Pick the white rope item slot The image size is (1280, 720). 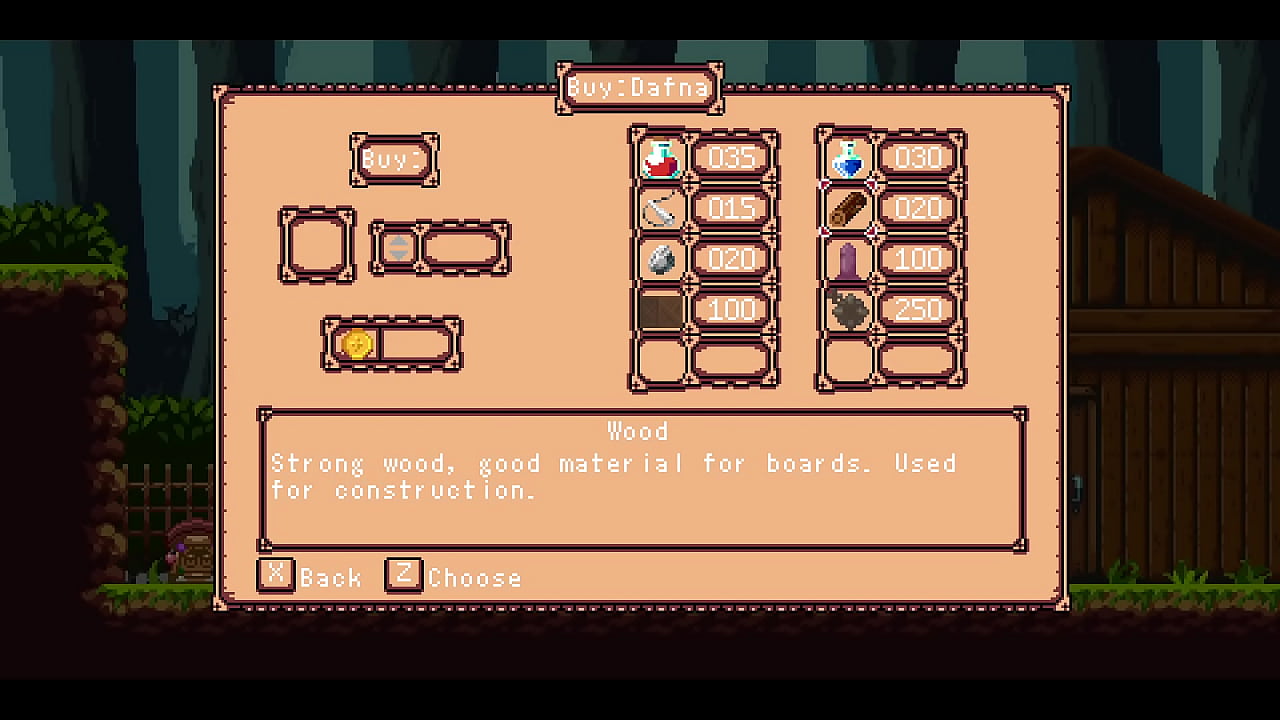tap(660, 209)
